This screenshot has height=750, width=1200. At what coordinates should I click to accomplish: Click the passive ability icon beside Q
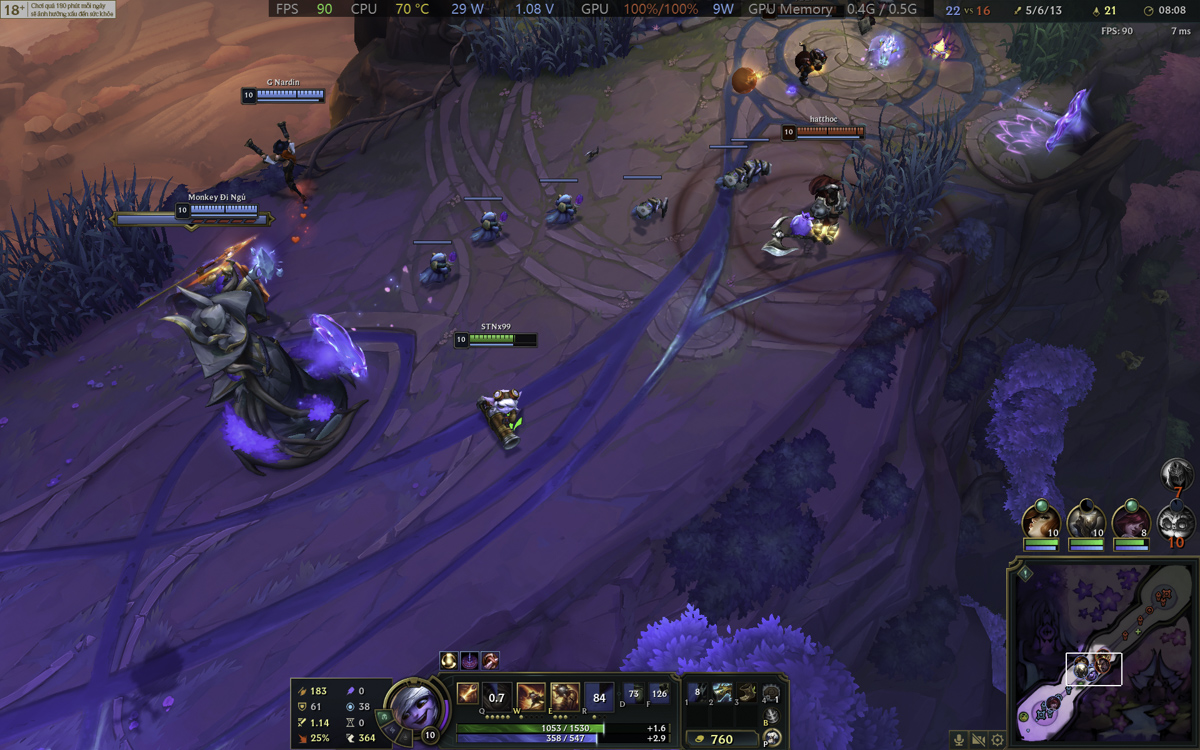(x=467, y=692)
